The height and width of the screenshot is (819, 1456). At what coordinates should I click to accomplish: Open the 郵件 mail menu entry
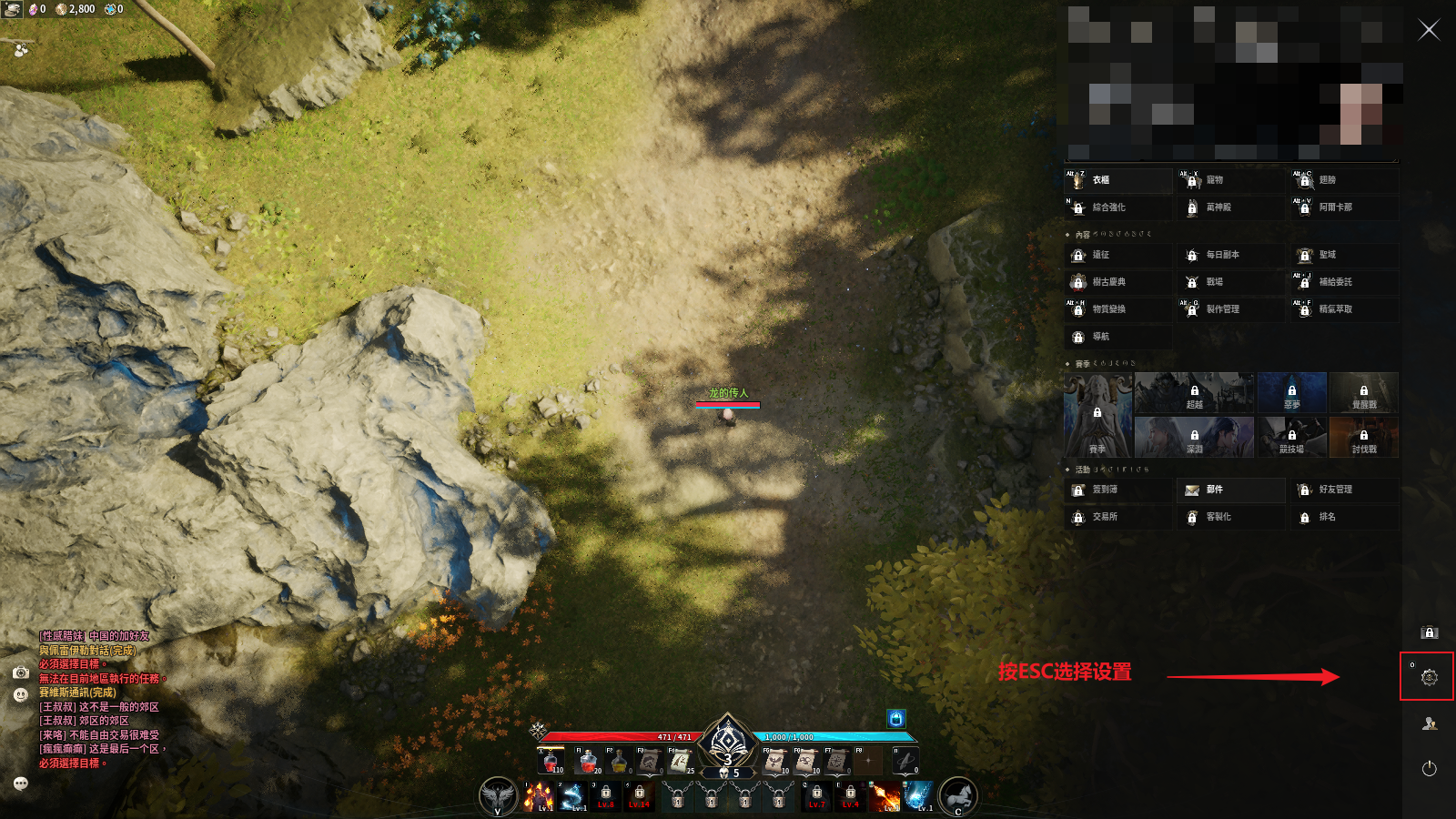click(x=1231, y=490)
